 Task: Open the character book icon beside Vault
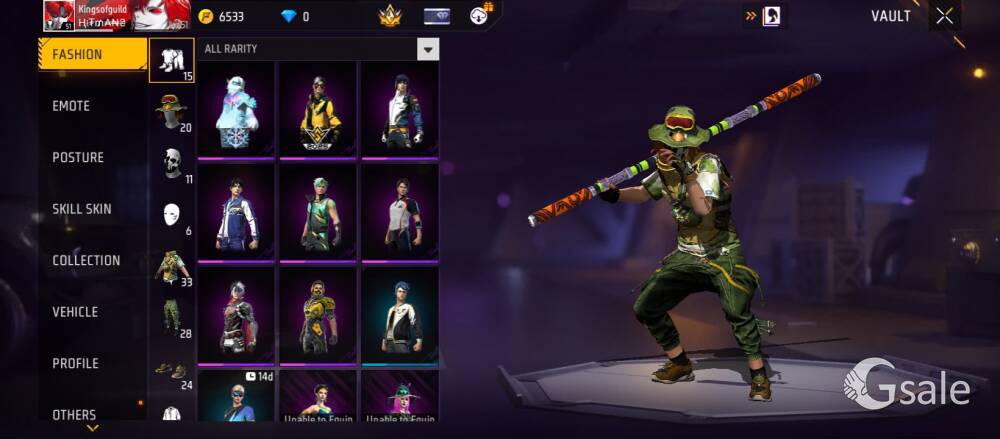click(x=771, y=16)
